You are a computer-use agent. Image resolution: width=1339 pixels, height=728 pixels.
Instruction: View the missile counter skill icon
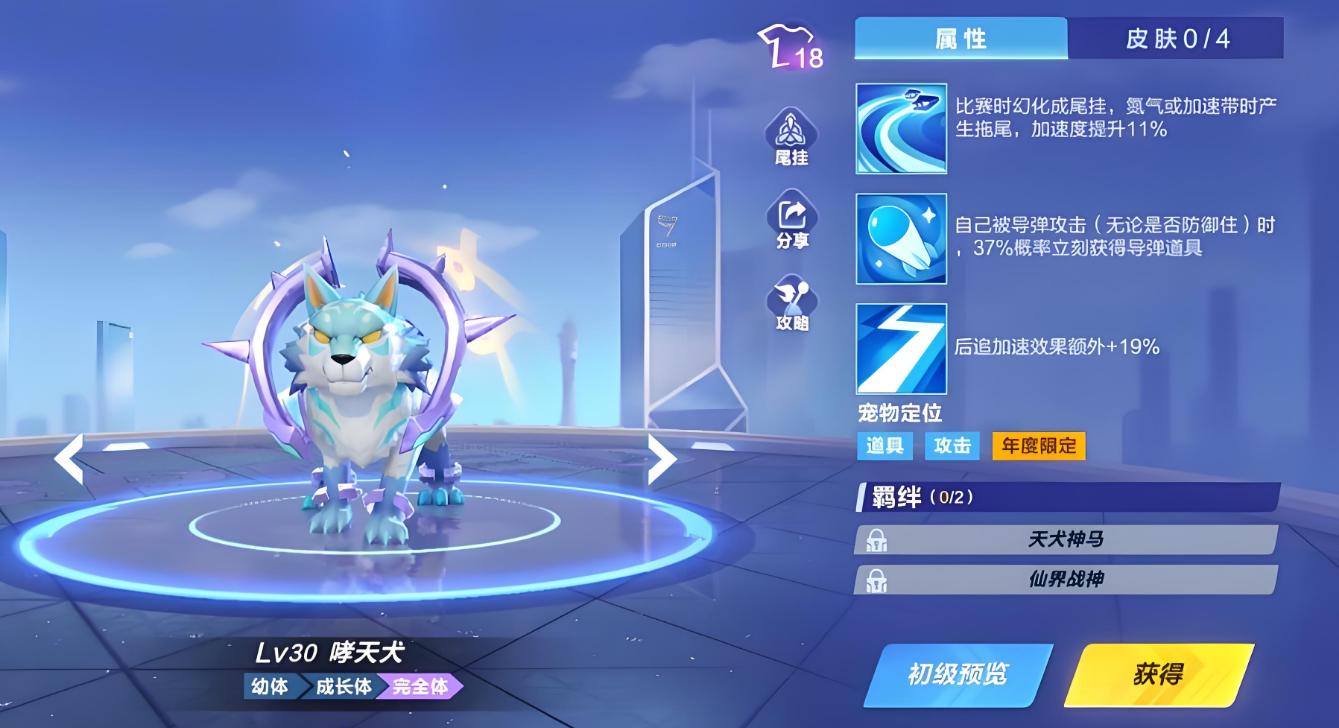[901, 239]
